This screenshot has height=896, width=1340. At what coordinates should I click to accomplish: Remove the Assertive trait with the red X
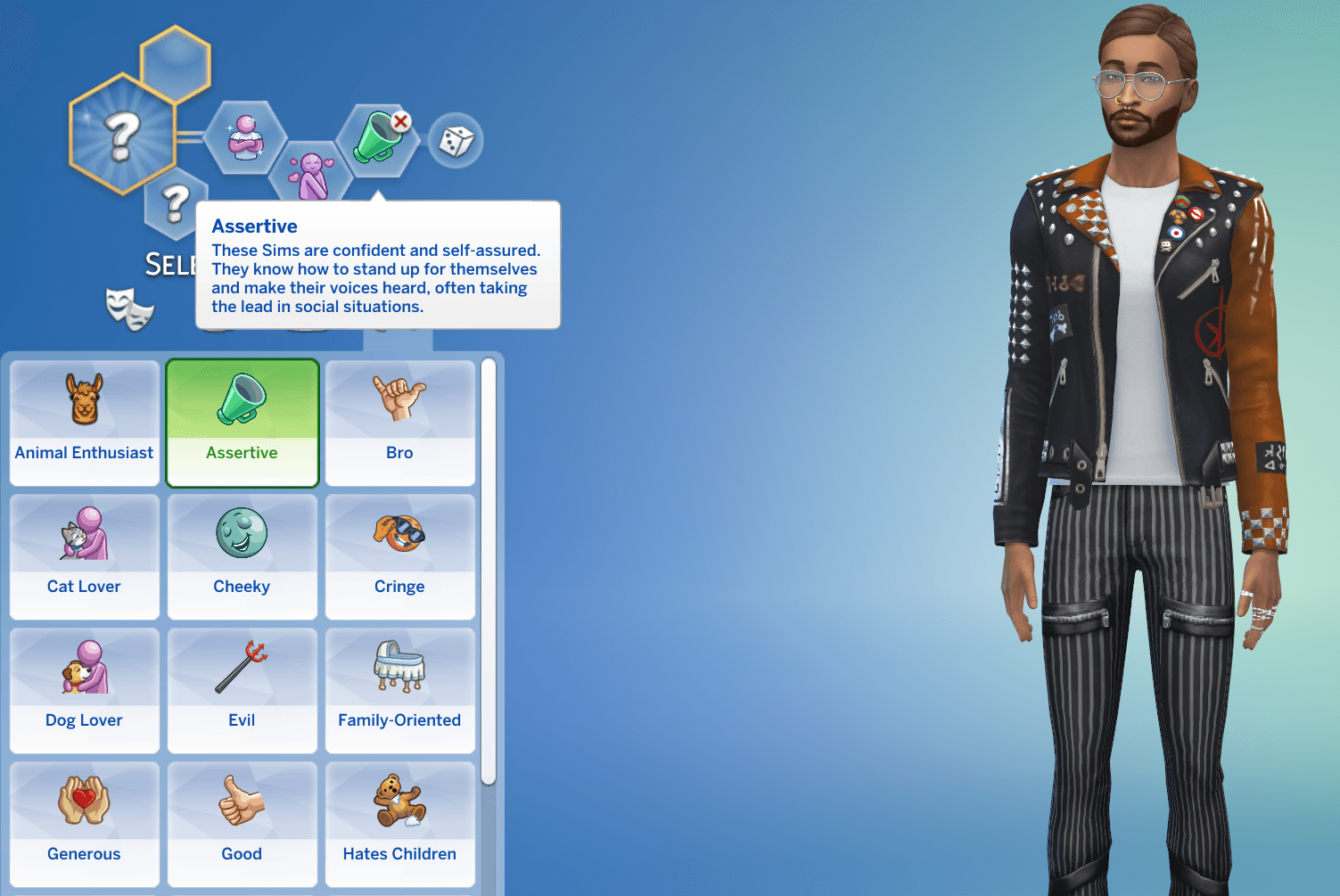[x=401, y=119]
